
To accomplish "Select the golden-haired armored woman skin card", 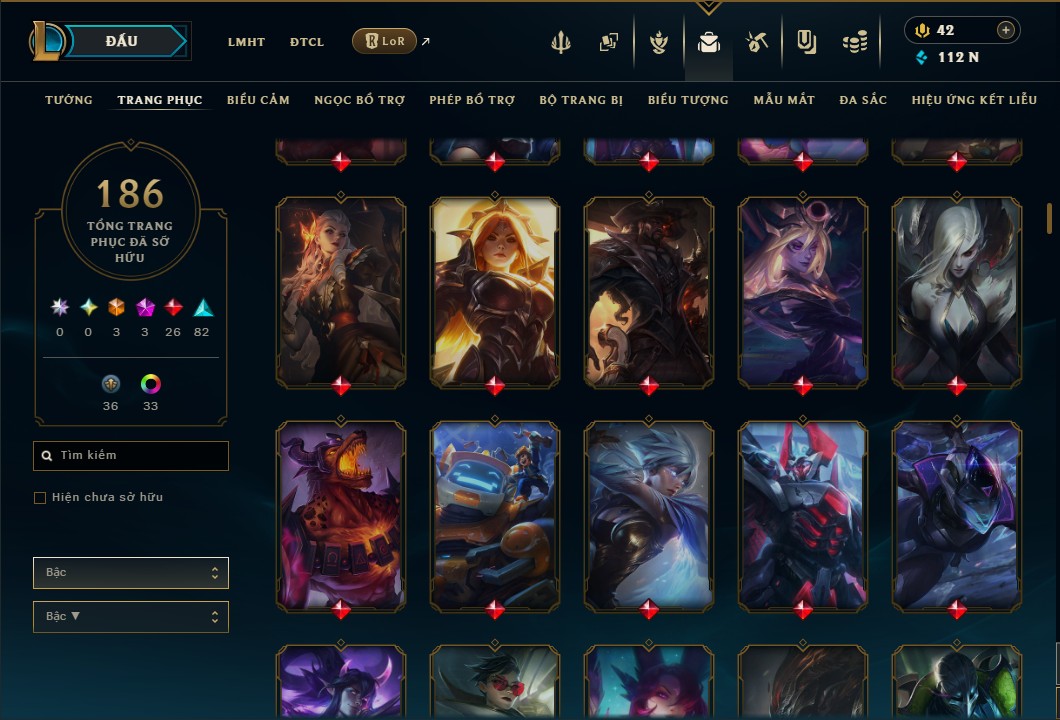I will [495, 289].
